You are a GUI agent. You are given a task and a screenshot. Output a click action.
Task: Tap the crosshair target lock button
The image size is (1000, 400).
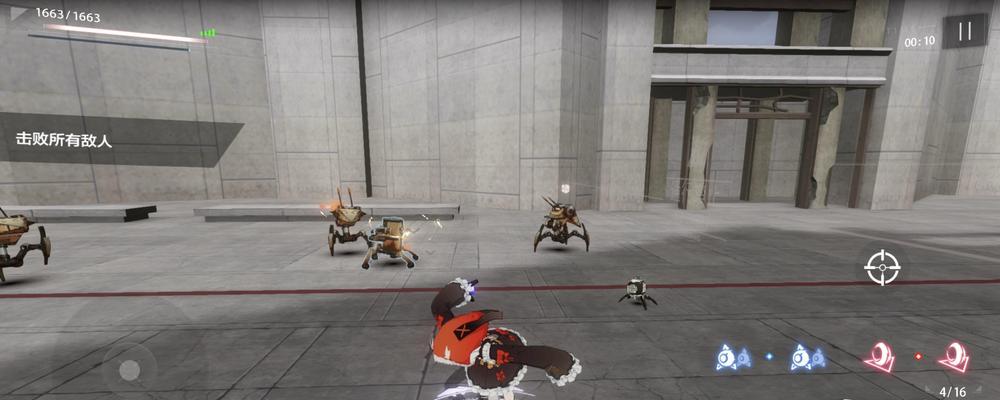coord(882,267)
